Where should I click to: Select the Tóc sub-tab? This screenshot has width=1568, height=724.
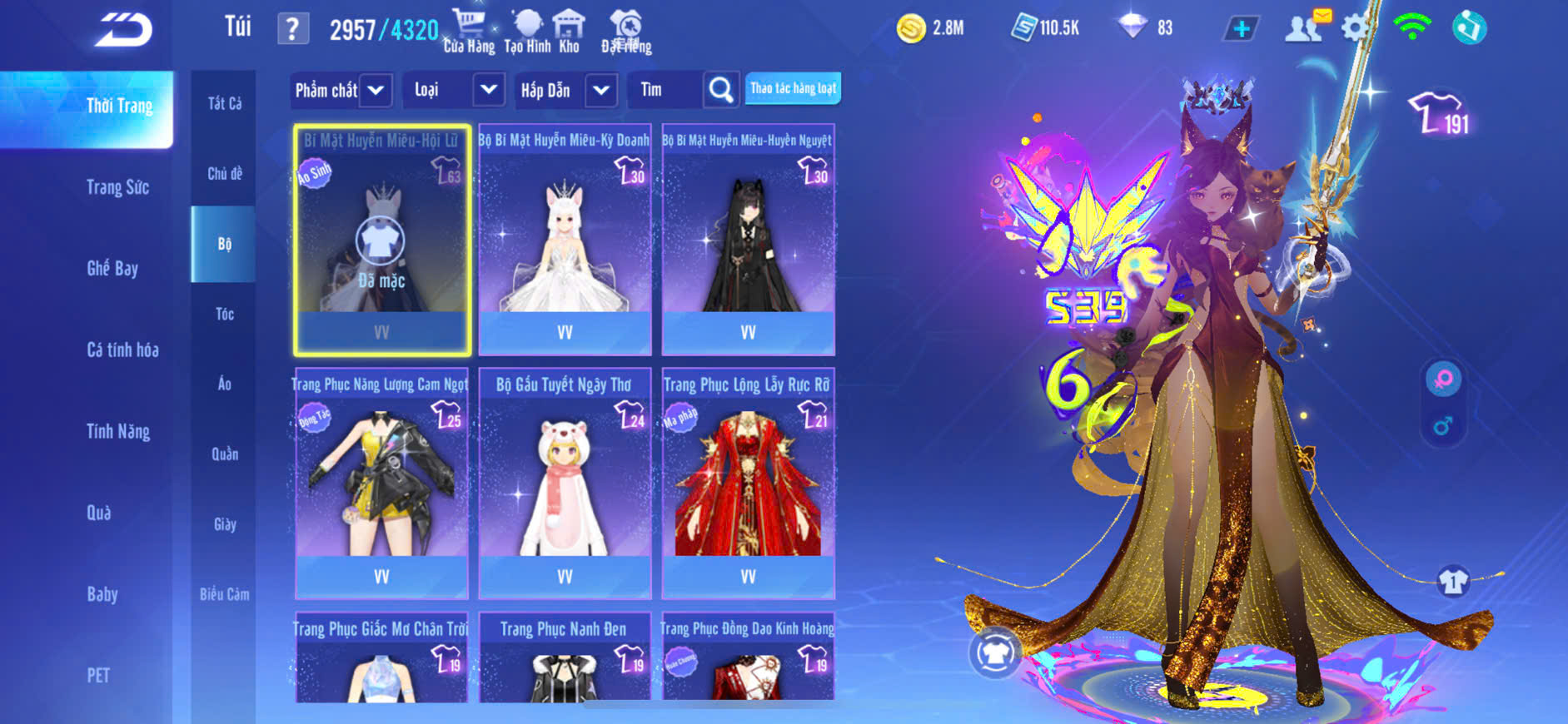224,314
